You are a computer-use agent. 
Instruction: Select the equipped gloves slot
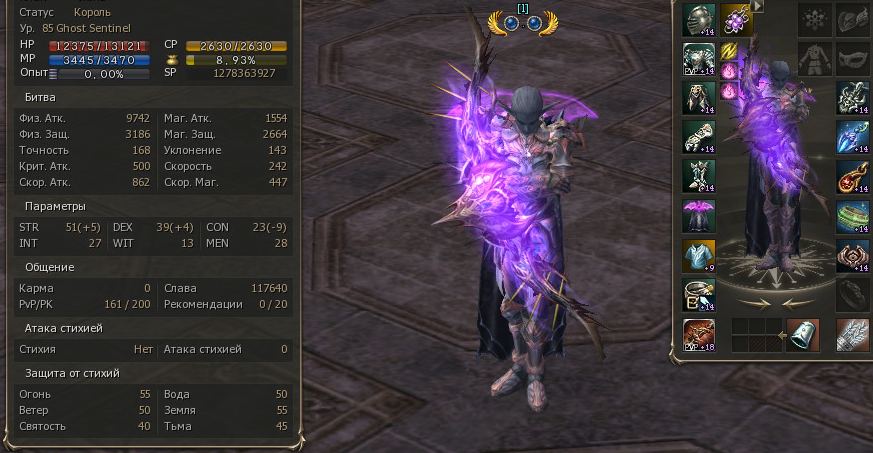tap(699, 137)
